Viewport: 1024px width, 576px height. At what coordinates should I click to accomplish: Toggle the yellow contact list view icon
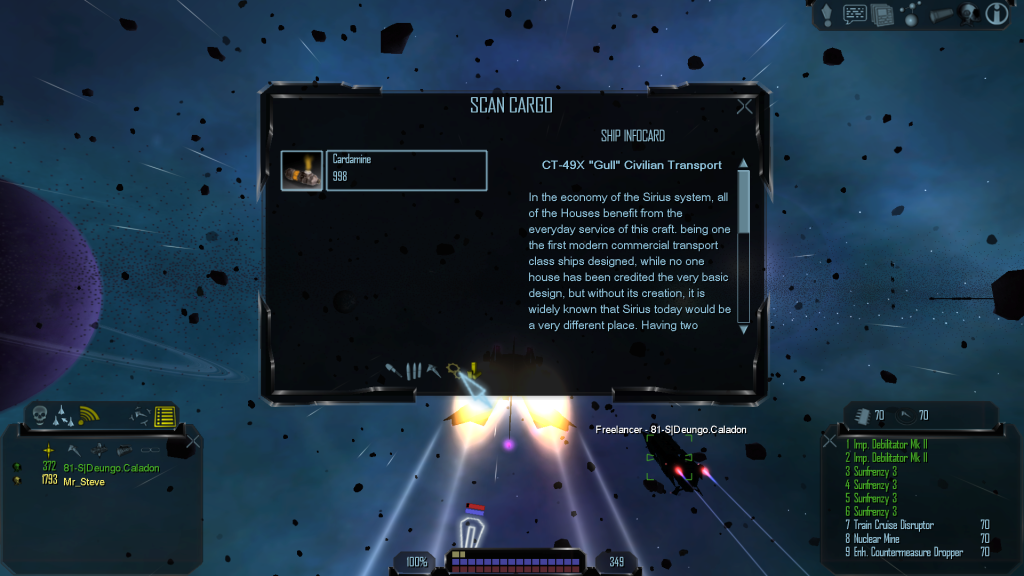coord(165,416)
